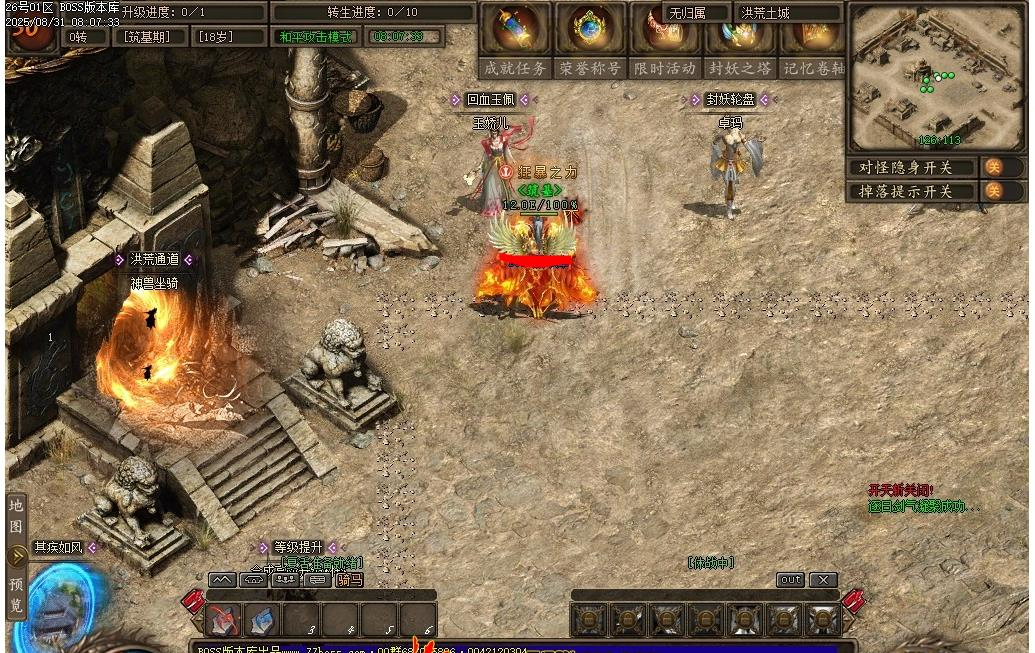Click the red book icon right of locked bar
This screenshot has height=653, width=1035.
[853, 602]
